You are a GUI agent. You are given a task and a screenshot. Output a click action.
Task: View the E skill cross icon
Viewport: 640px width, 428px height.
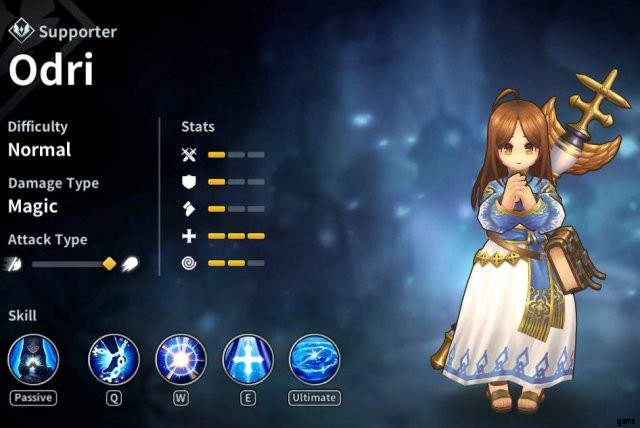(x=248, y=360)
